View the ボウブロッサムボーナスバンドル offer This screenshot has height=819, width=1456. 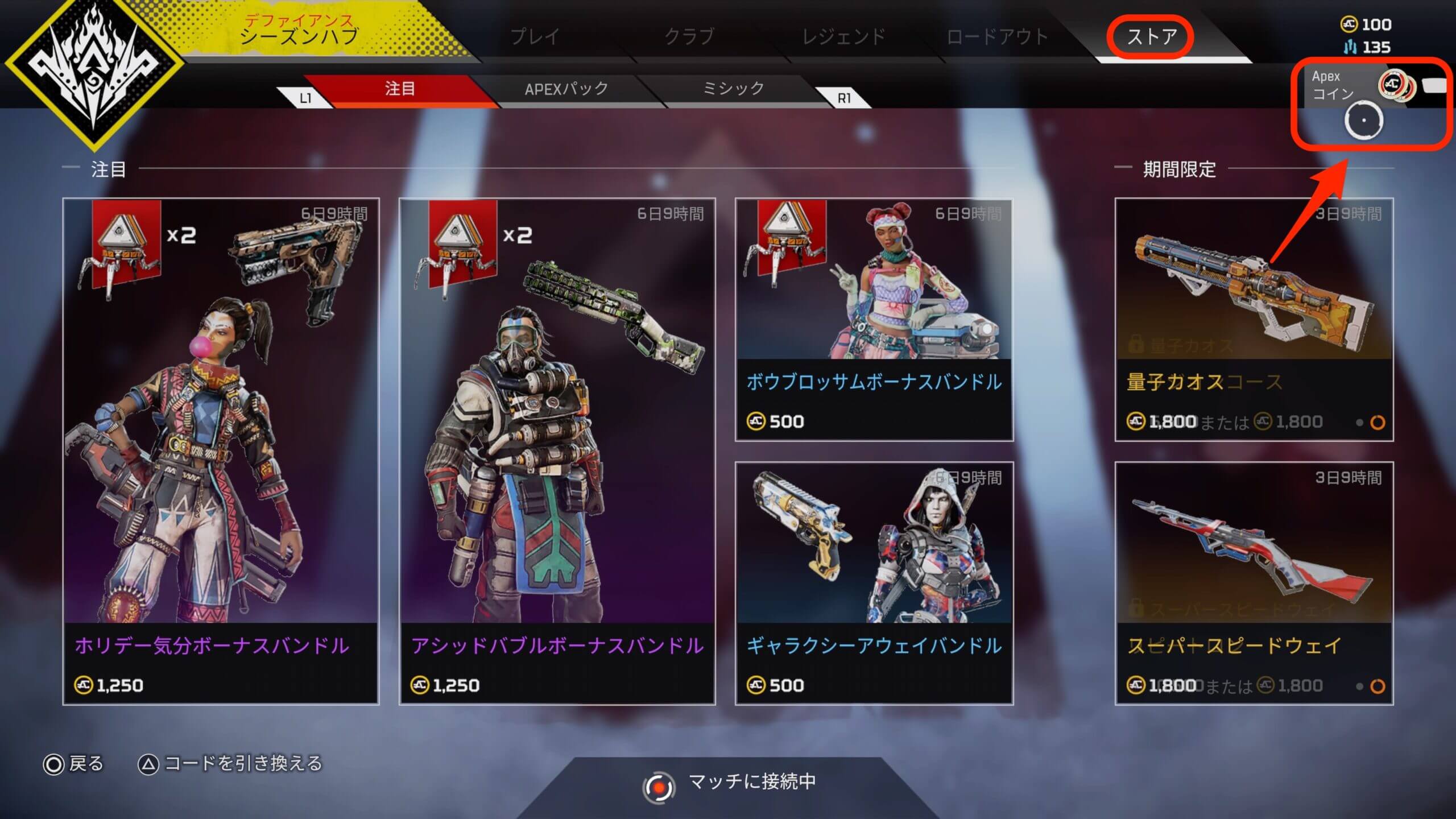(x=874, y=320)
